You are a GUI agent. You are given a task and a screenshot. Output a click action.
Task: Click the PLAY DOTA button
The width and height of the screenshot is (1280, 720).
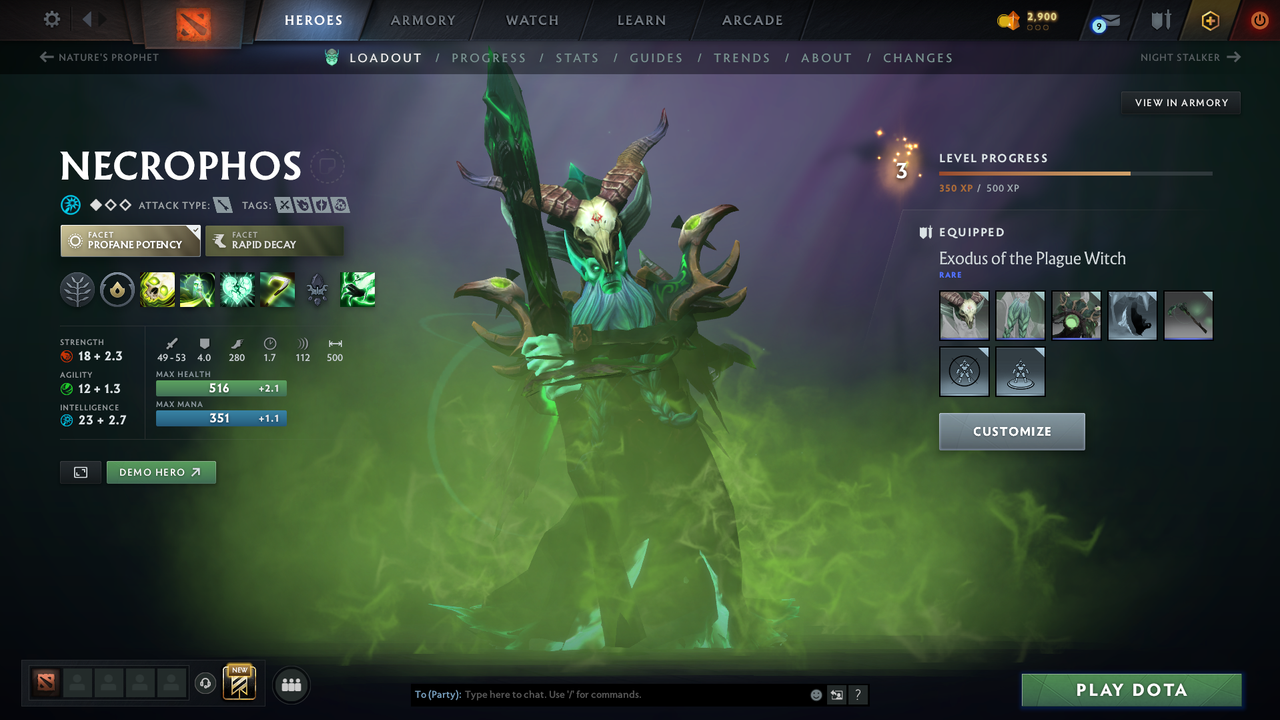coord(1131,689)
